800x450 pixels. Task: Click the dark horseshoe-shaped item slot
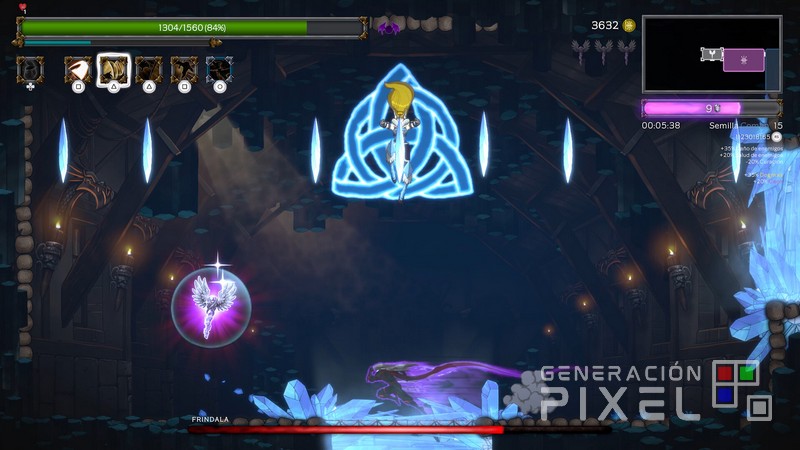pos(30,69)
